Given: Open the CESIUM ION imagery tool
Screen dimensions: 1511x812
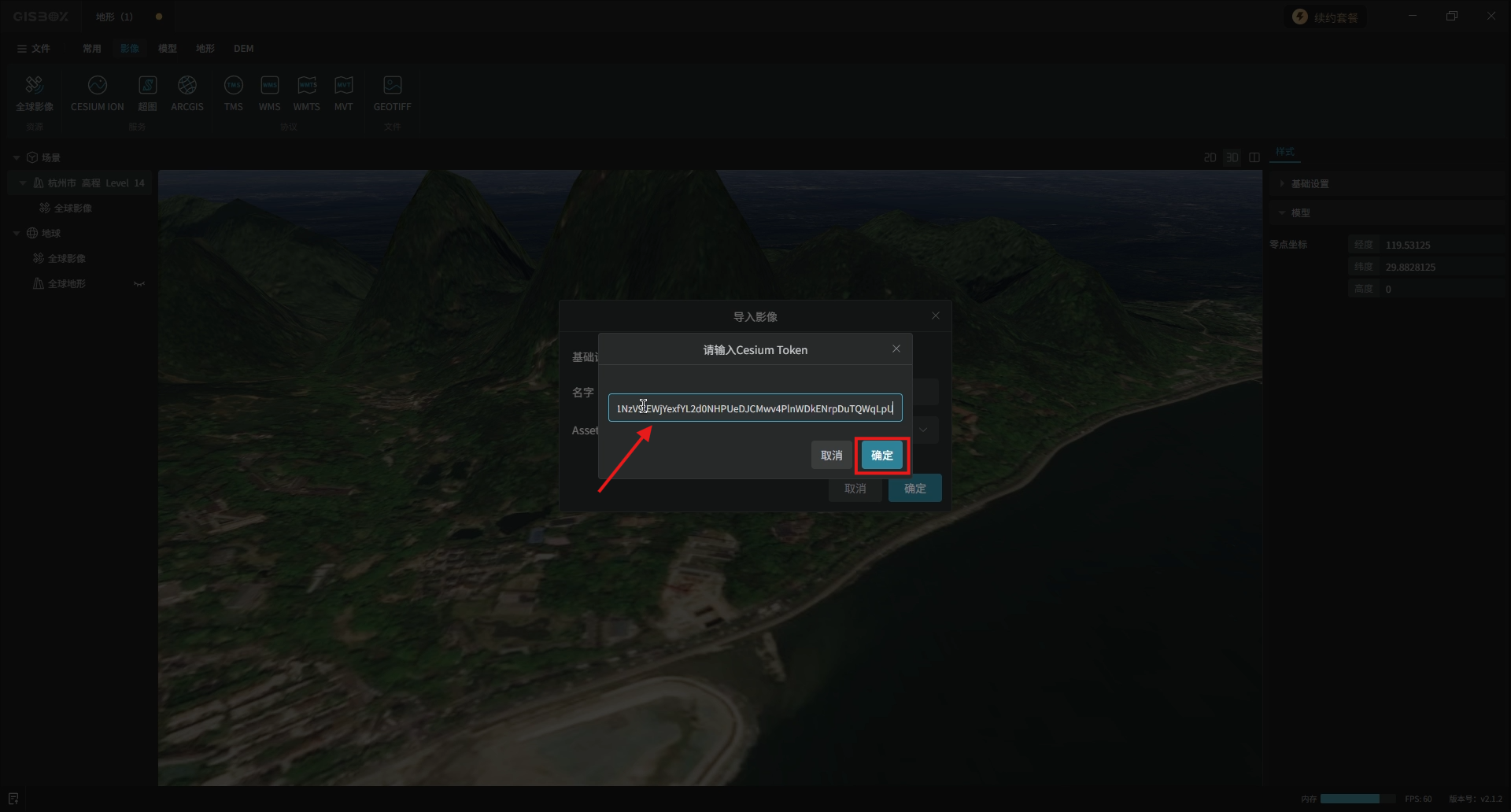Looking at the screenshot, I should [97, 93].
